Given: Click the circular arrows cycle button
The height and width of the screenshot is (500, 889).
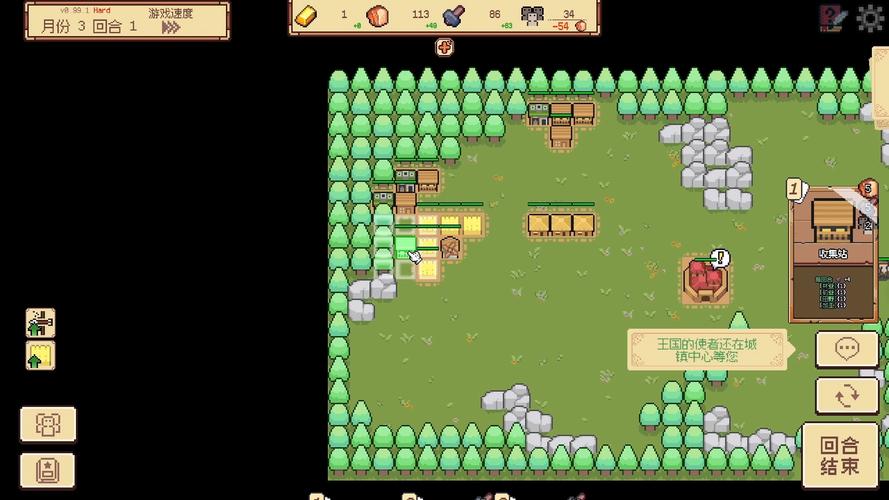Looking at the screenshot, I should pyautogui.click(x=847, y=396).
